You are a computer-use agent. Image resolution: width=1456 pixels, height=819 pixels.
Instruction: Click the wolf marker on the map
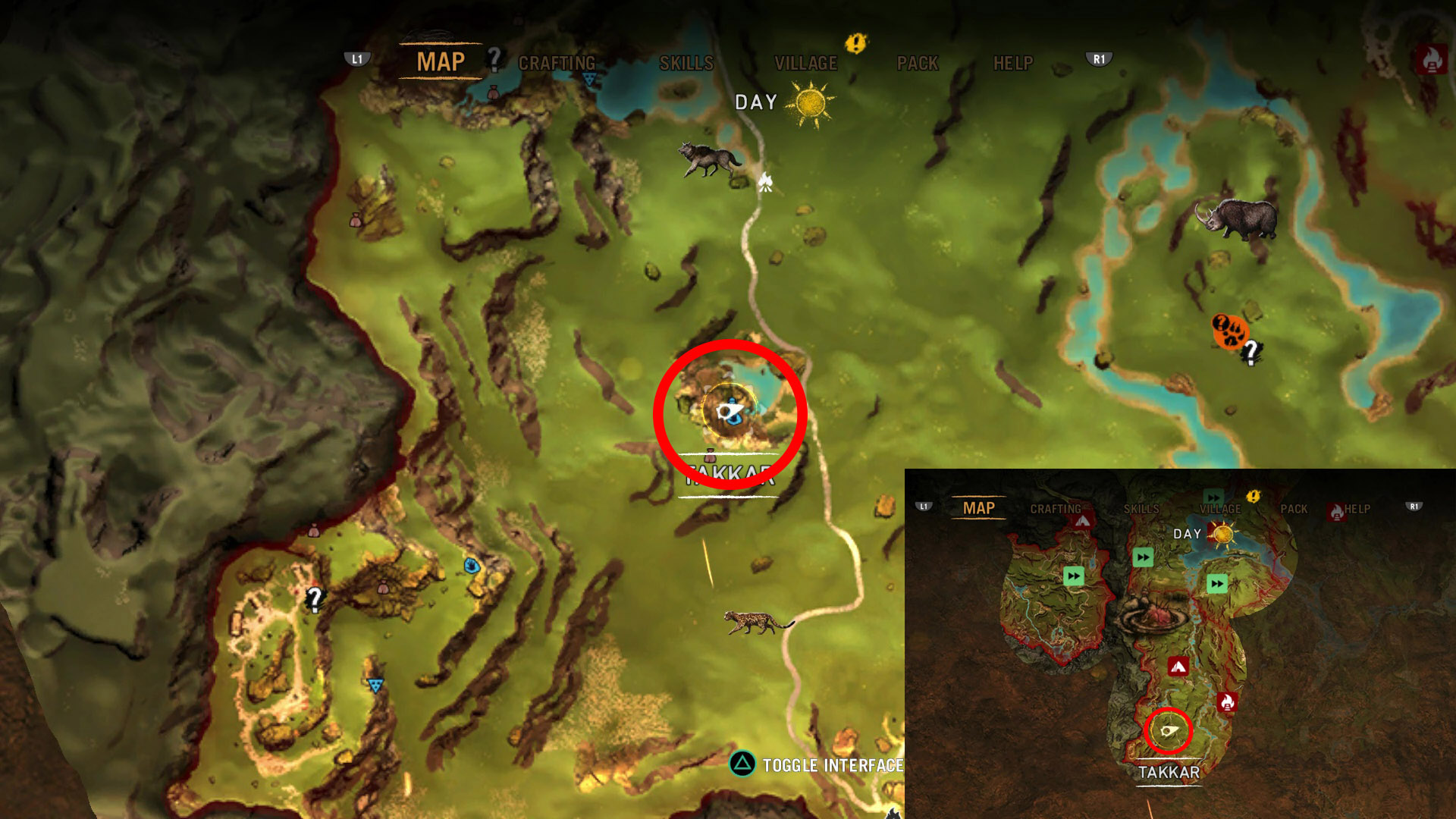pos(708,158)
